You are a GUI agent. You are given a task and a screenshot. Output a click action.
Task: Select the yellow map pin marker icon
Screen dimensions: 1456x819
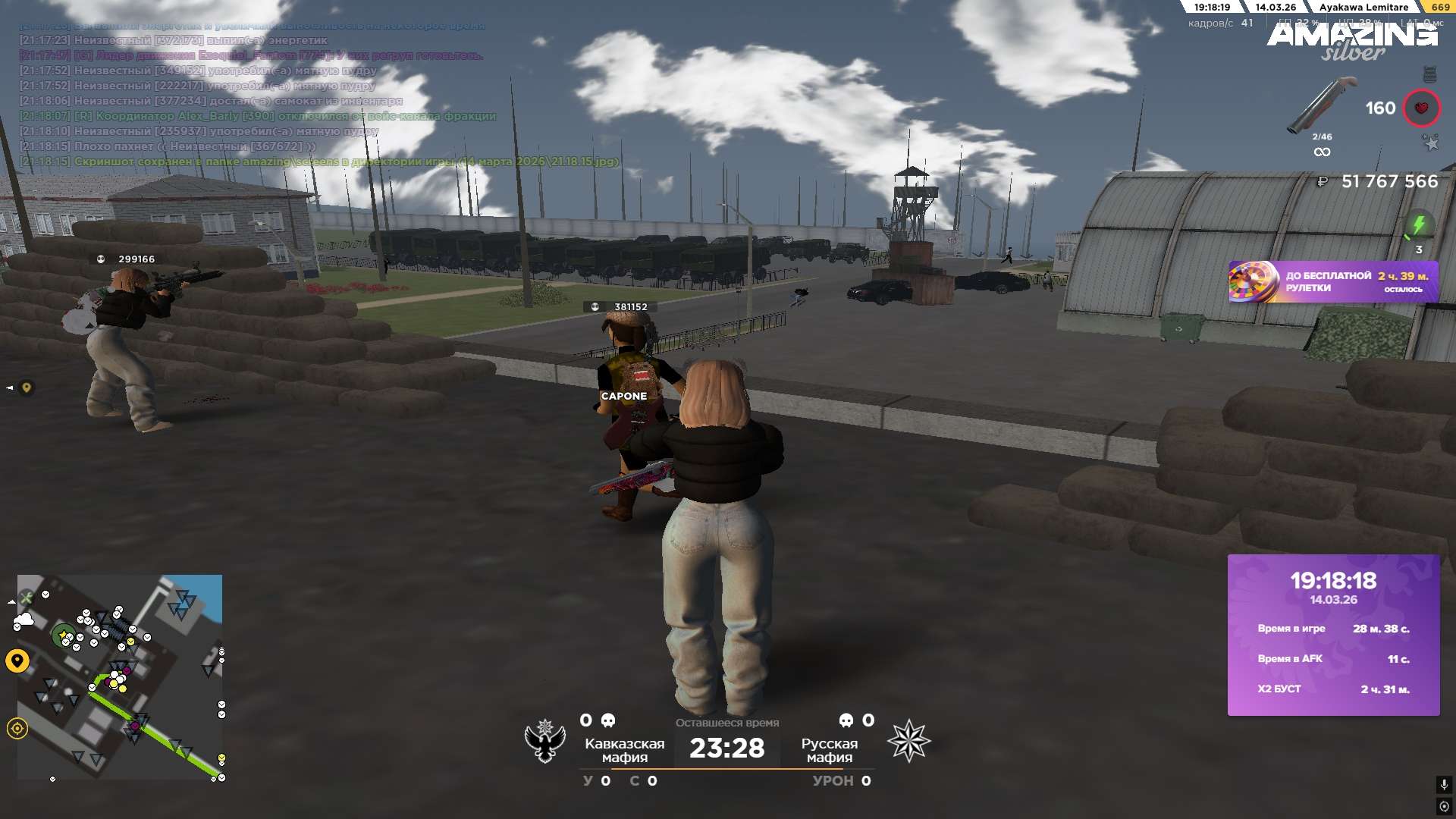[17, 661]
